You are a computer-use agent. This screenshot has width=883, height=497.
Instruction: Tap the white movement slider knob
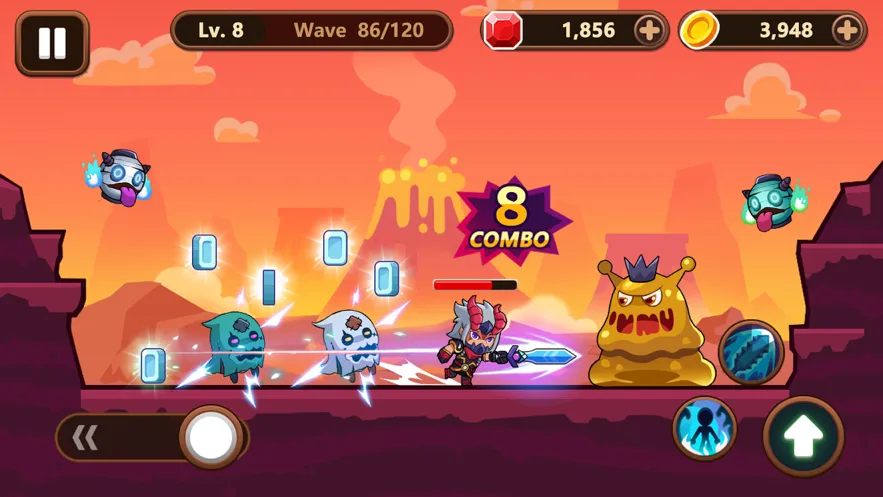pyautogui.click(x=212, y=437)
